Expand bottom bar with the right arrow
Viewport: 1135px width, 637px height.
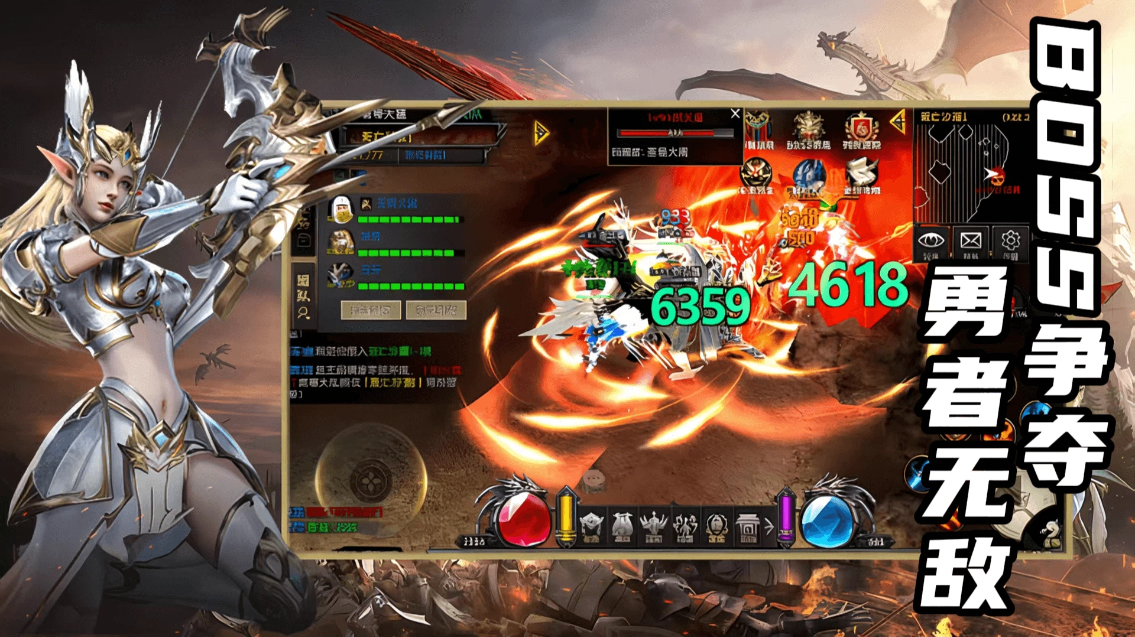770,524
